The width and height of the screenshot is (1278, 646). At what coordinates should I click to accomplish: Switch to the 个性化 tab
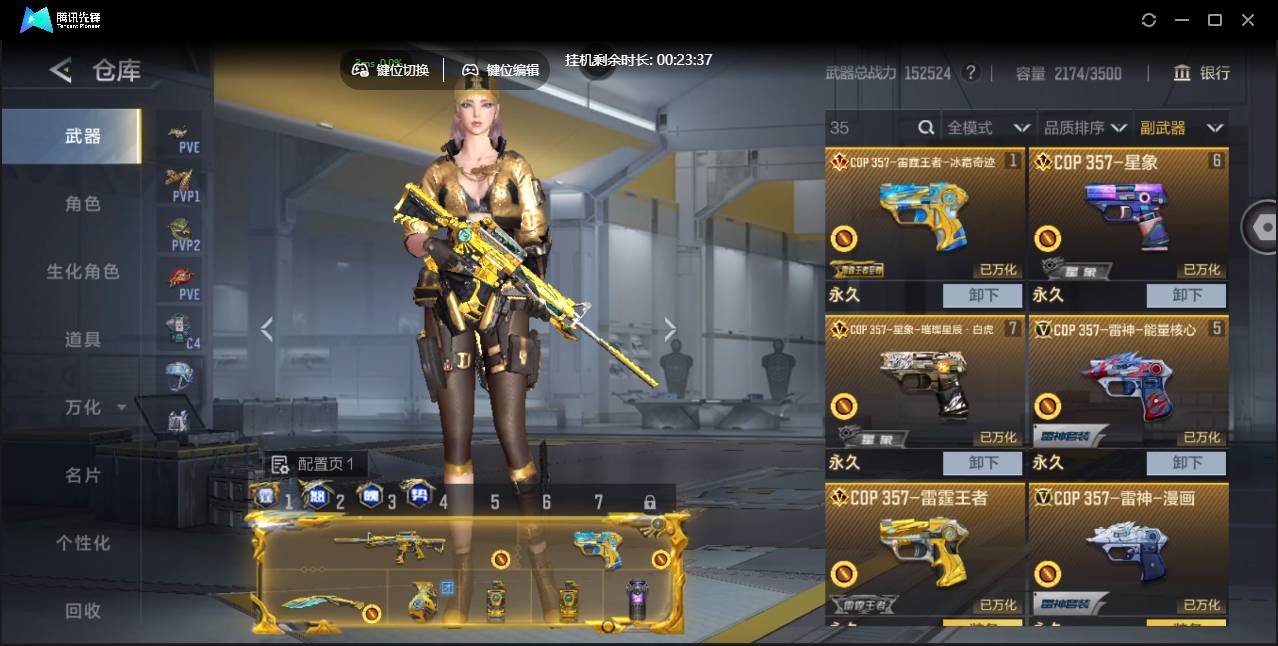[83, 543]
